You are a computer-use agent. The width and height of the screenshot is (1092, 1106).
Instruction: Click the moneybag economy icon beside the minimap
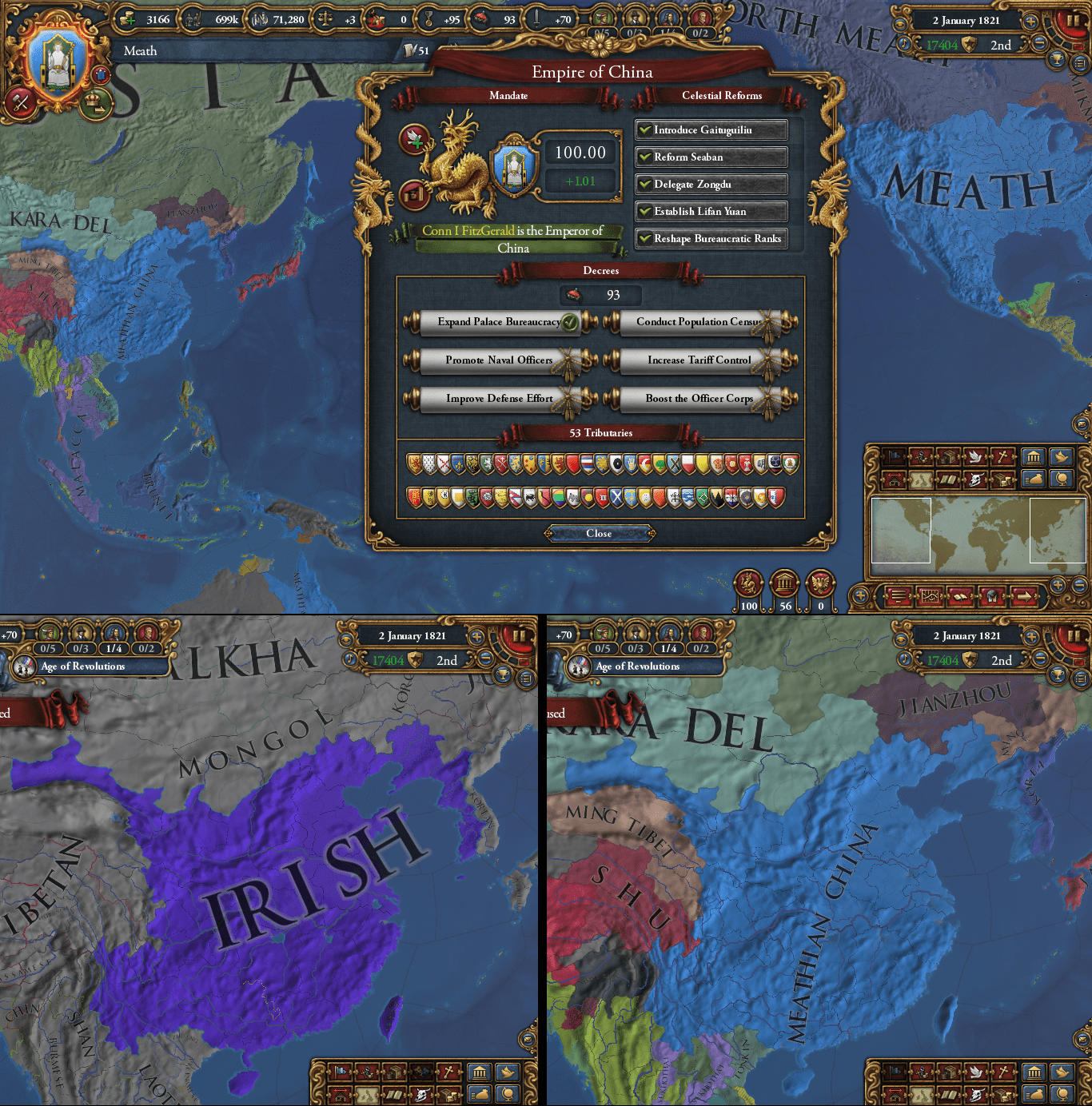(1034, 479)
